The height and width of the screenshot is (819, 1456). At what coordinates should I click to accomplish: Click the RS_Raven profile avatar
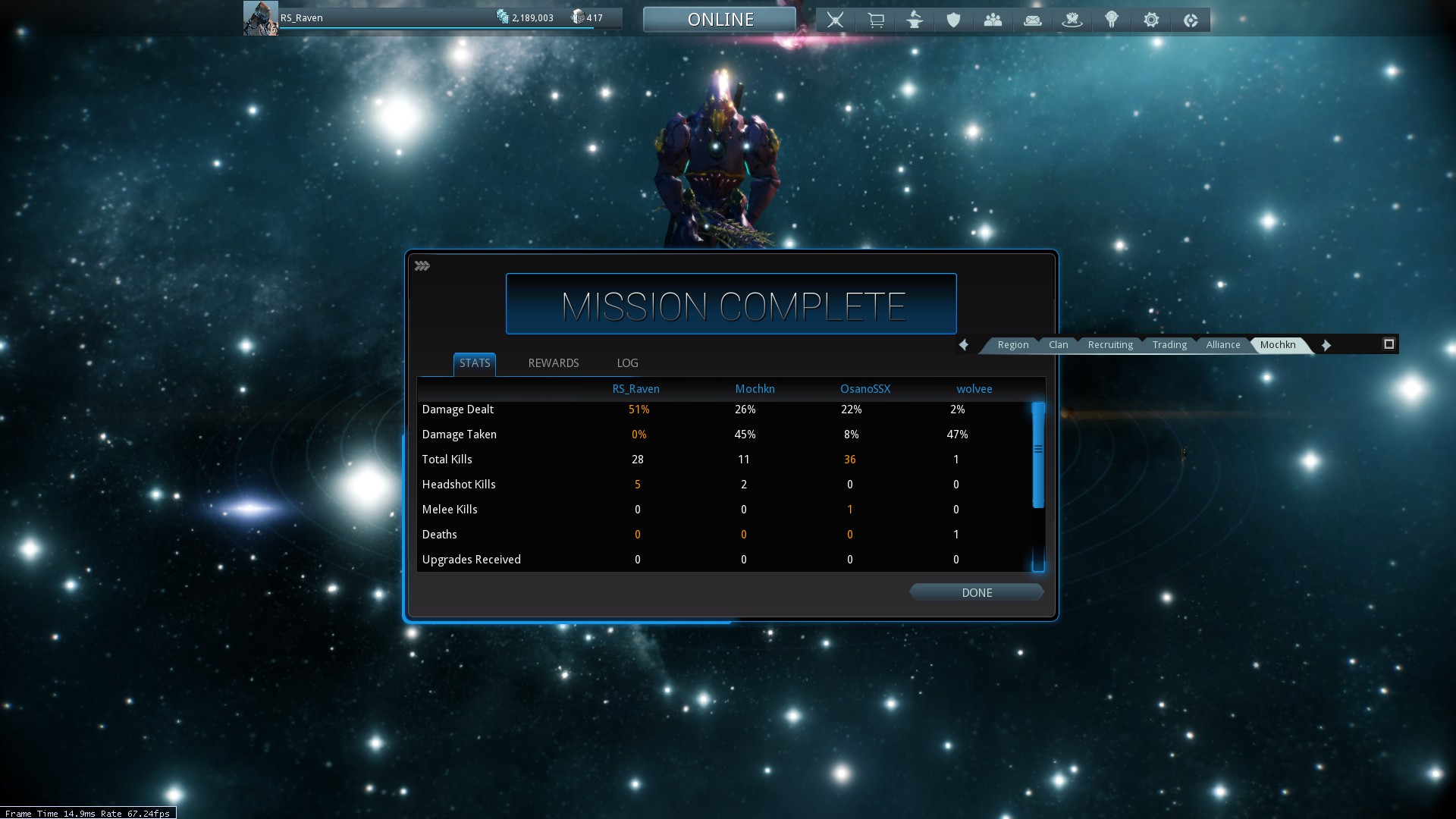pos(260,18)
